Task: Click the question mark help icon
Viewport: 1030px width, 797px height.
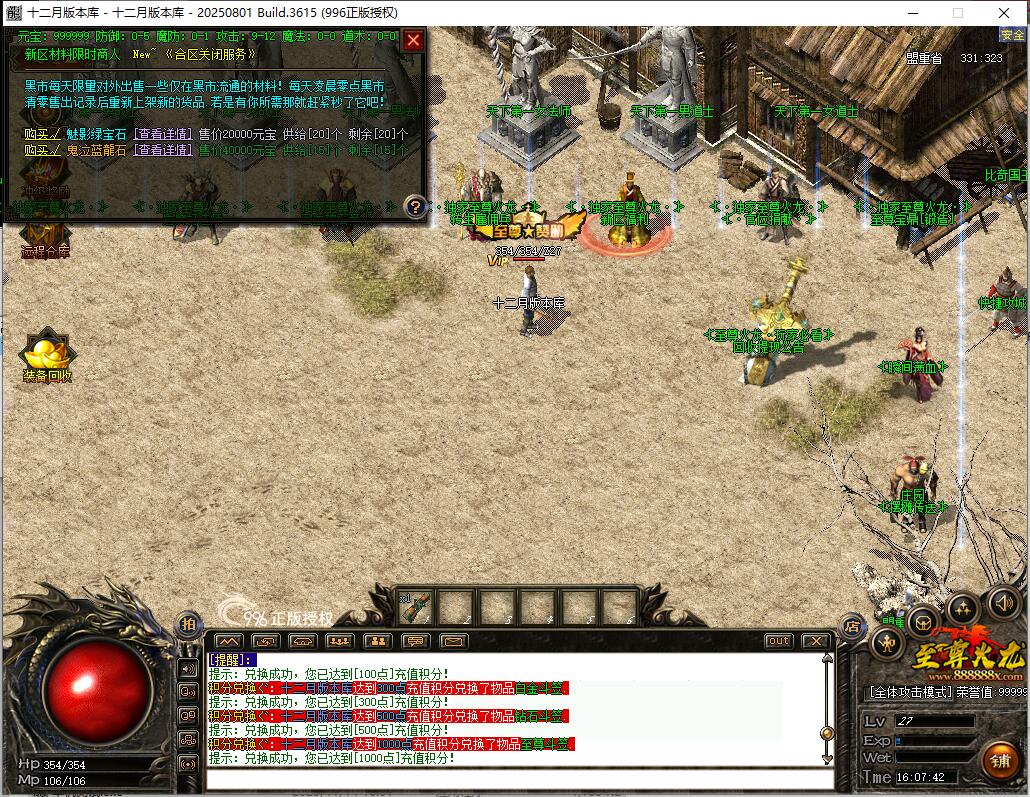Action: click(416, 206)
